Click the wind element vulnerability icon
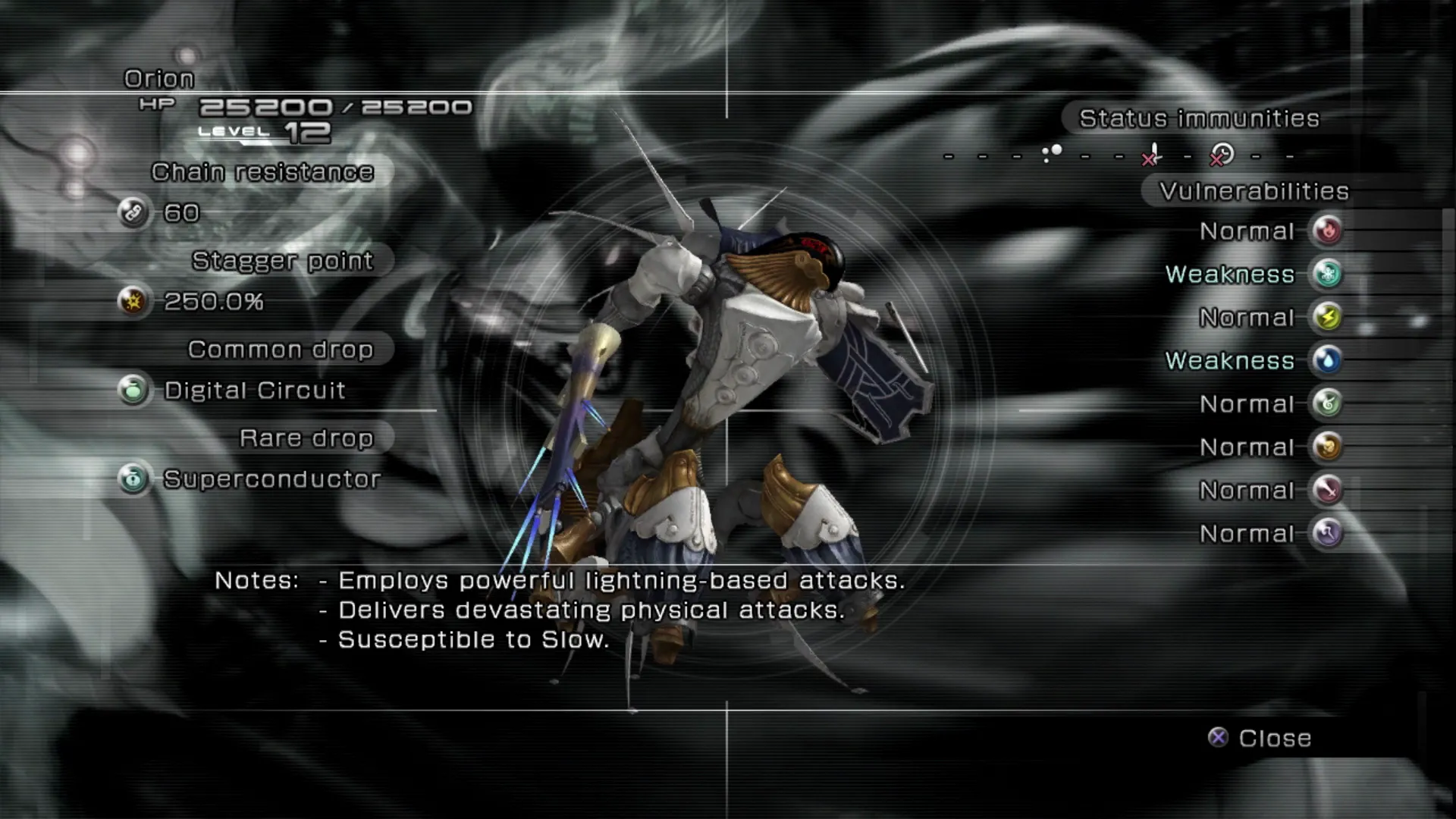Screen dimensions: 1456x819 (1327, 403)
